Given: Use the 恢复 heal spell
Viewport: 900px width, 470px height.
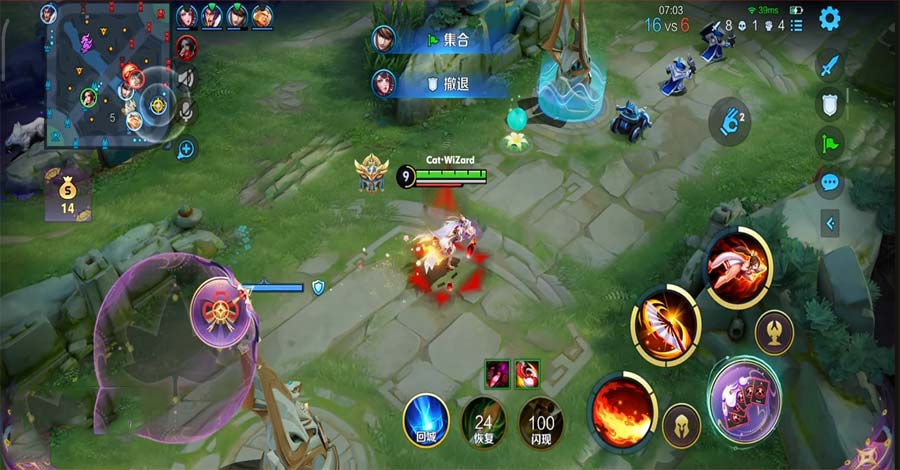Looking at the screenshot, I should pyautogui.click(x=484, y=419).
